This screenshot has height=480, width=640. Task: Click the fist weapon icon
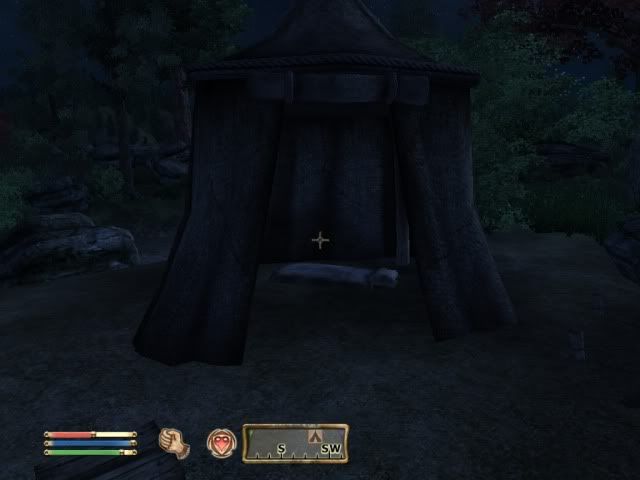pyautogui.click(x=175, y=441)
